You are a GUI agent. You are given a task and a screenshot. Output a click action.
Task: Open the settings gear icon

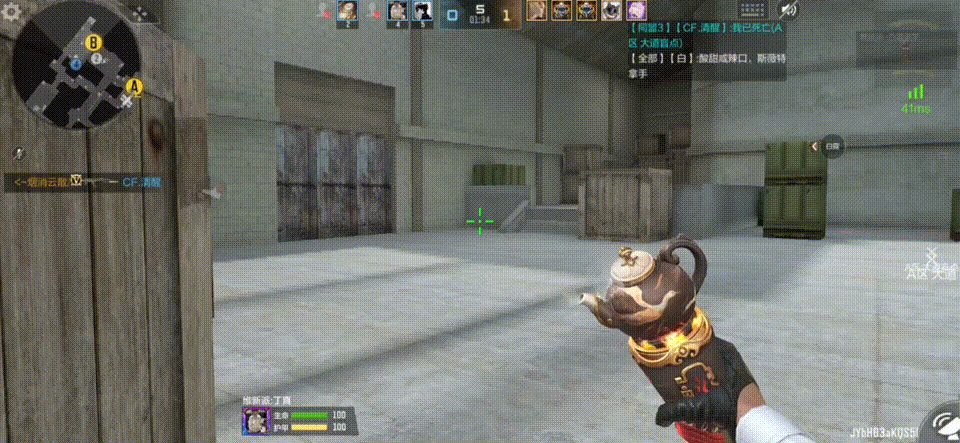(13, 12)
